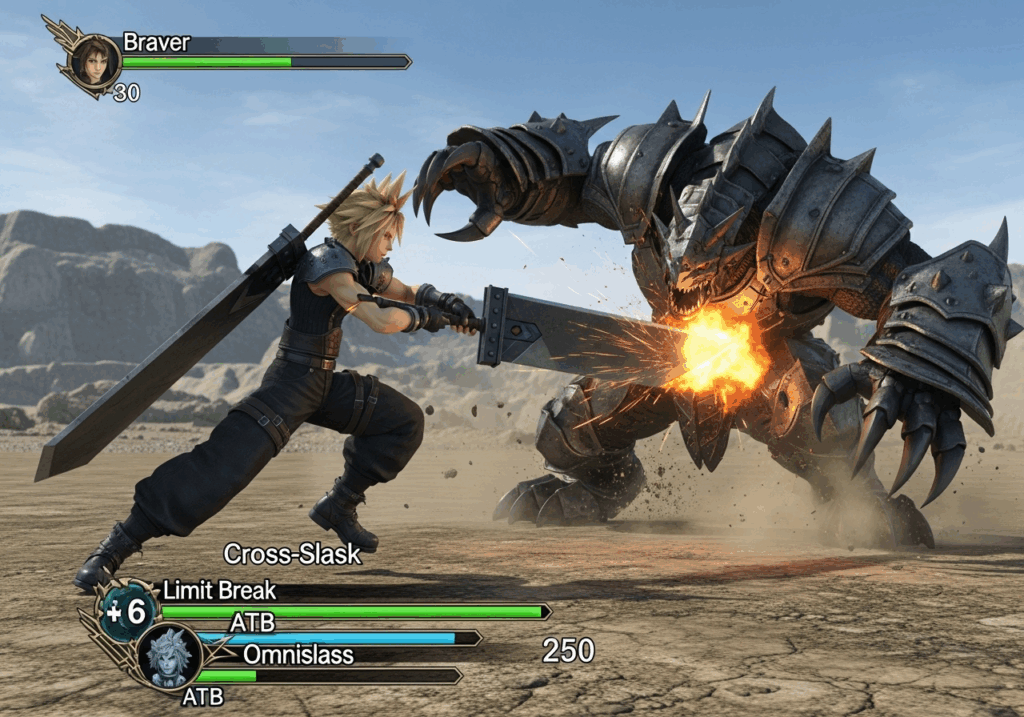Viewport: 1024px width, 717px height.
Task: Use the Omnislass ability
Action: point(298,655)
